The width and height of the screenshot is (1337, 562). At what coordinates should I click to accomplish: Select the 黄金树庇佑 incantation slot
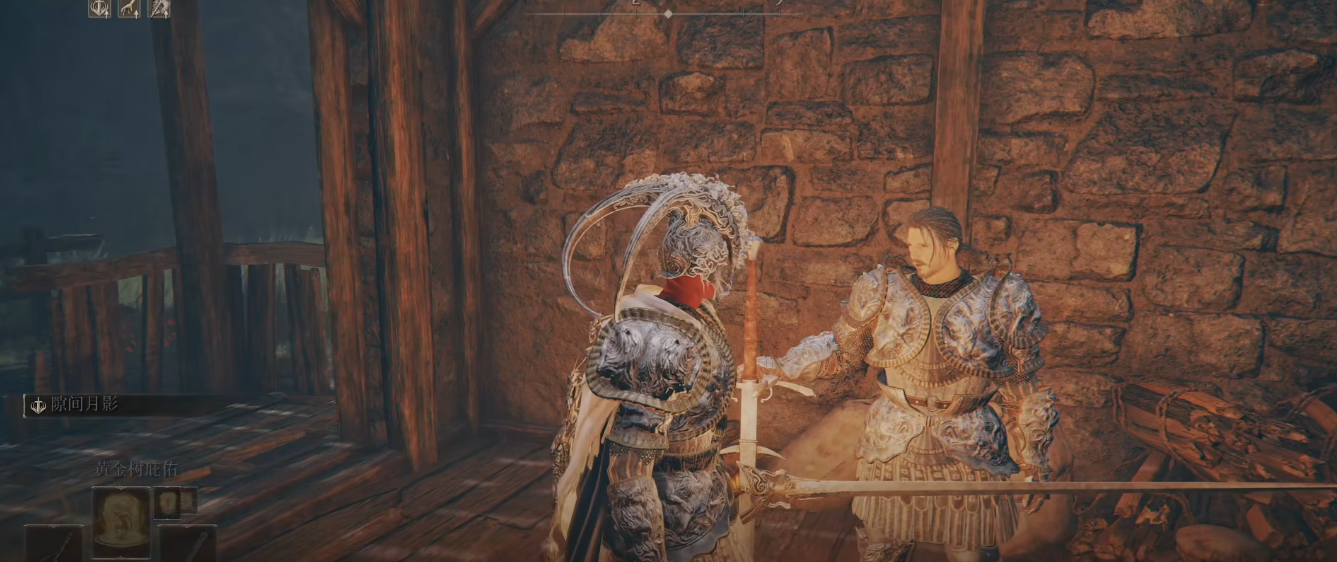coord(121,520)
